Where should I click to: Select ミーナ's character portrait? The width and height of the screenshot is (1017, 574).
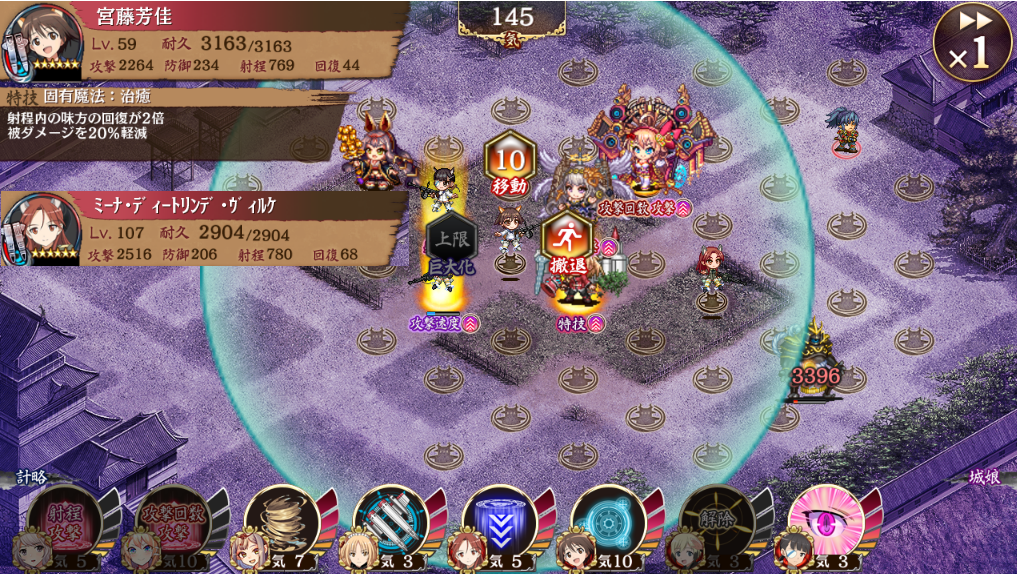tap(42, 229)
